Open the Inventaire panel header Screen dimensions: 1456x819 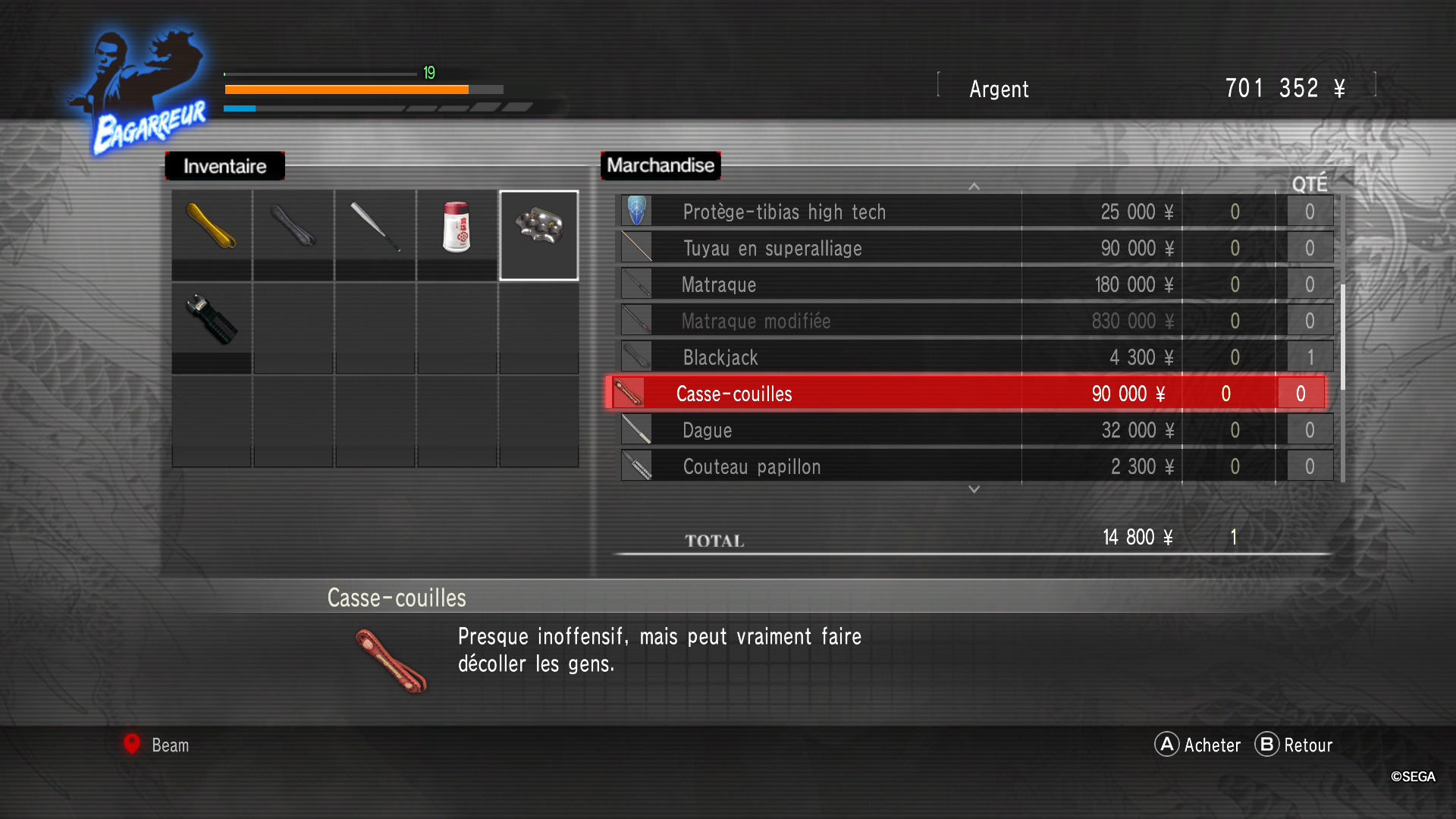pyautogui.click(x=224, y=166)
